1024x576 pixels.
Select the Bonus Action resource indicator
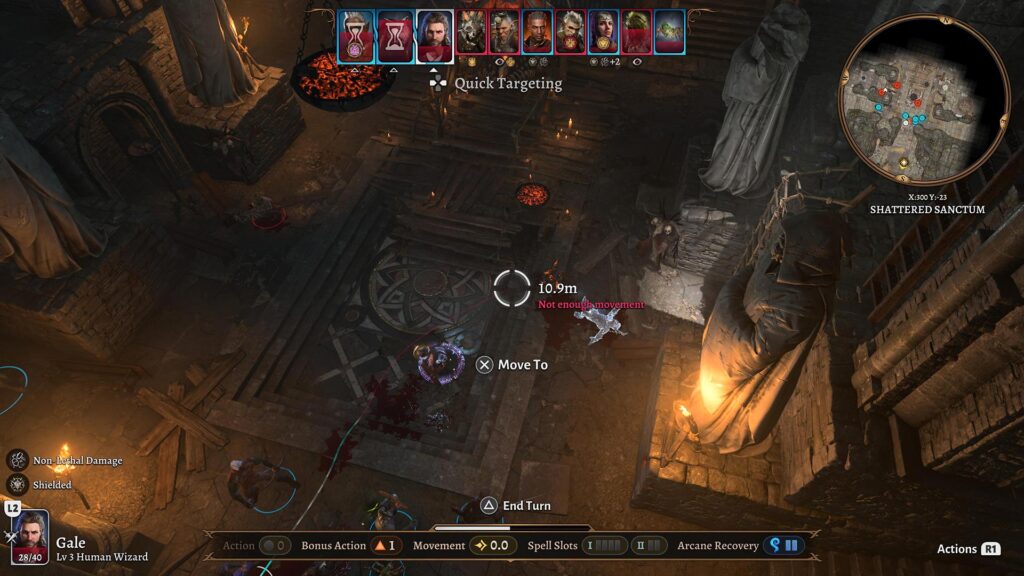coord(380,546)
